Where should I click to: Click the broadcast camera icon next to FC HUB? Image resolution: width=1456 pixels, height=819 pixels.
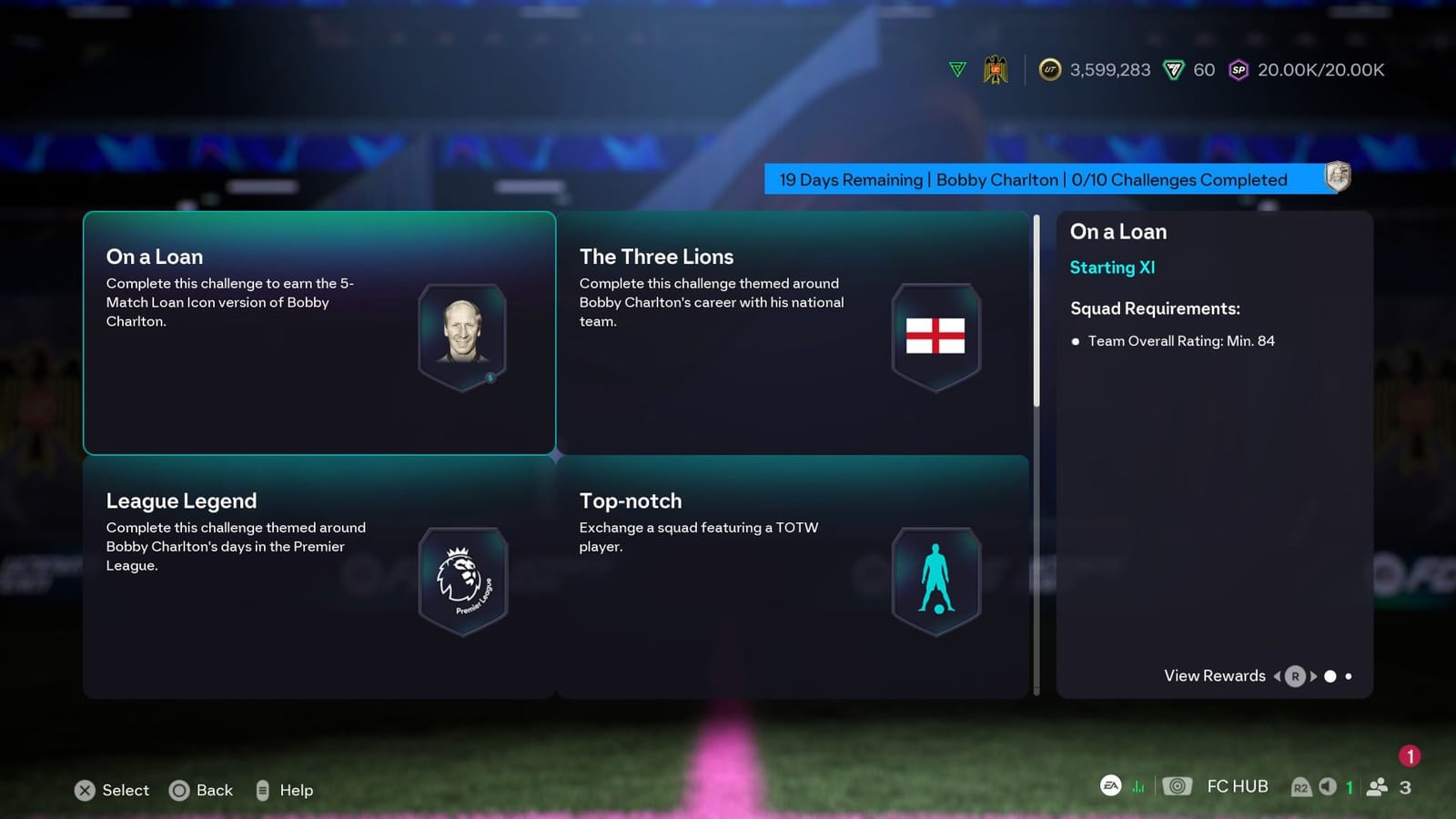click(1177, 786)
